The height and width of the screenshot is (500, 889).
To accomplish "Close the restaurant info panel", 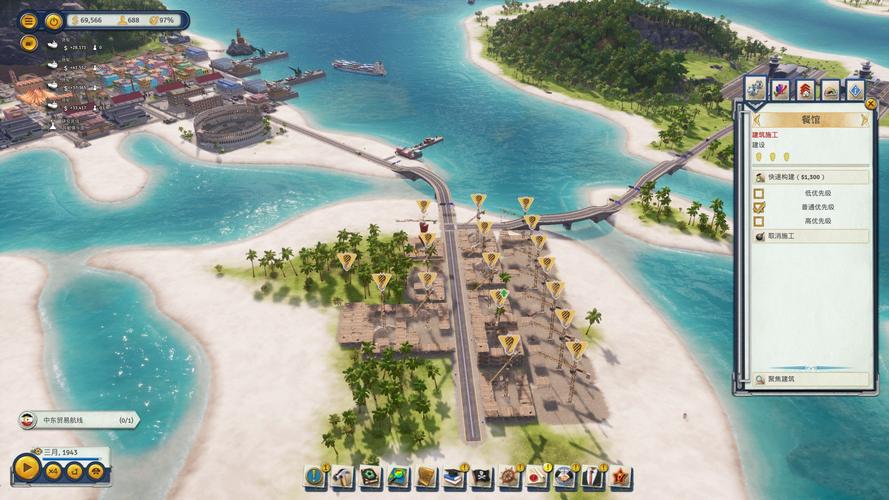I will pyautogui.click(x=870, y=104).
